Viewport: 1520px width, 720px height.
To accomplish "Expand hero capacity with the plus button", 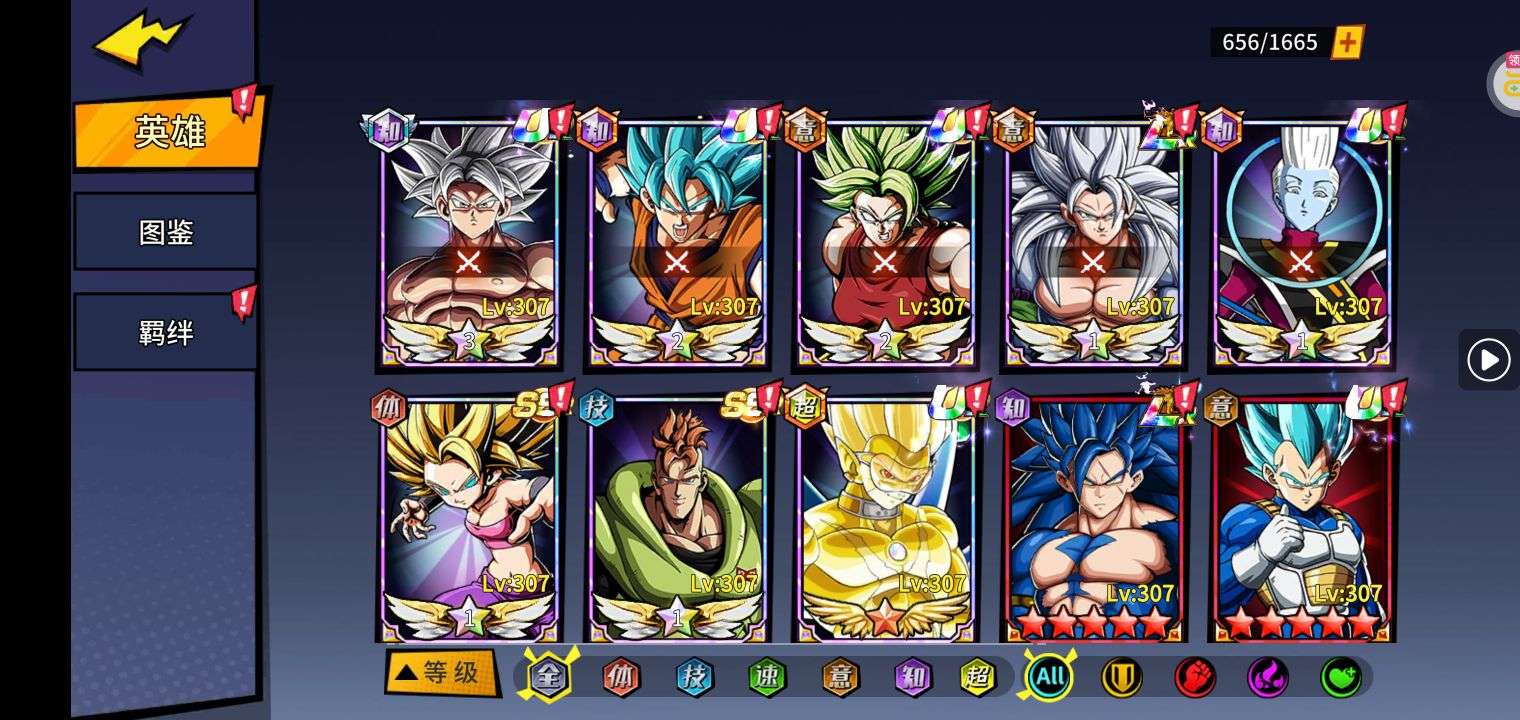I will point(1347,42).
